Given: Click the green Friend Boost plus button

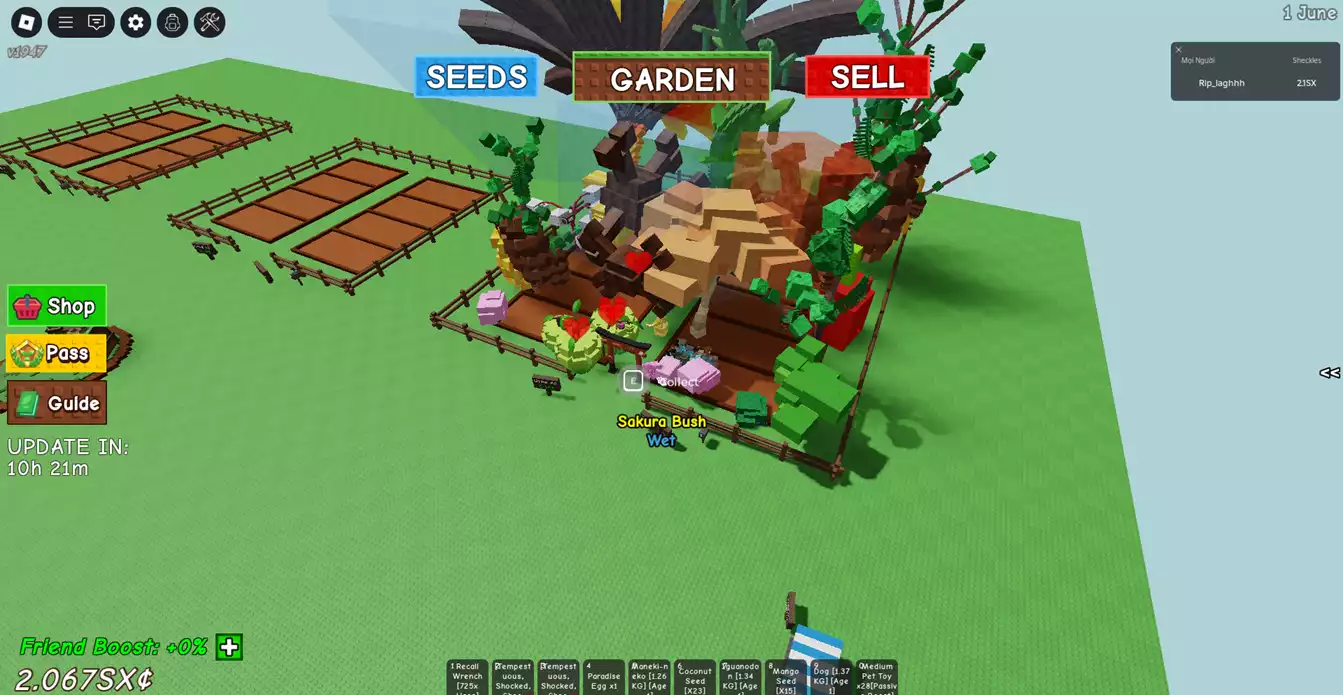Looking at the screenshot, I should [229, 647].
